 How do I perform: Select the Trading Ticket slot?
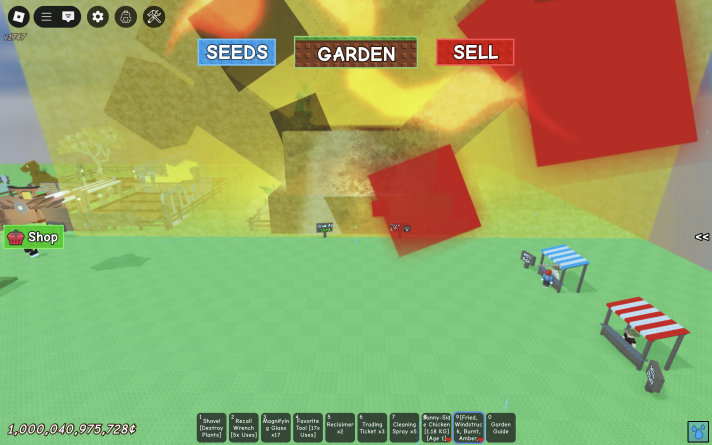click(371, 427)
